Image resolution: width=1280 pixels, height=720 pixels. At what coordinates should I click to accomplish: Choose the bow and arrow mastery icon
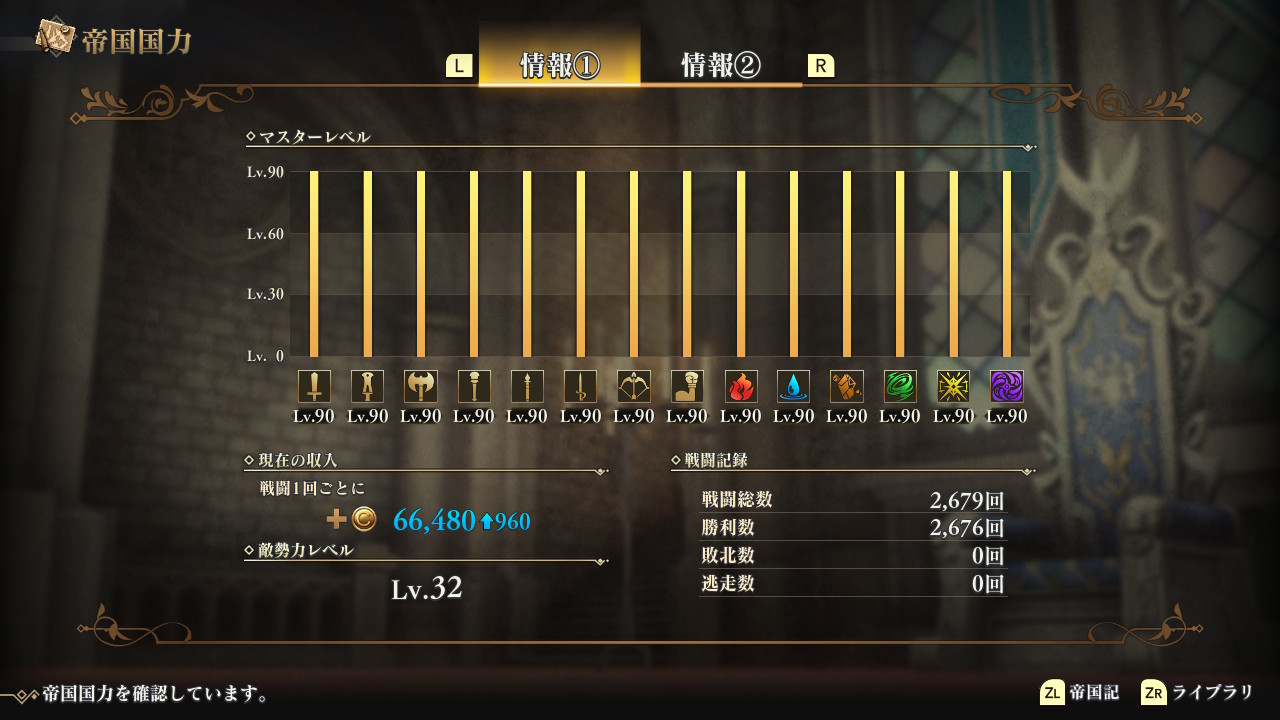pyautogui.click(x=634, y=386)
